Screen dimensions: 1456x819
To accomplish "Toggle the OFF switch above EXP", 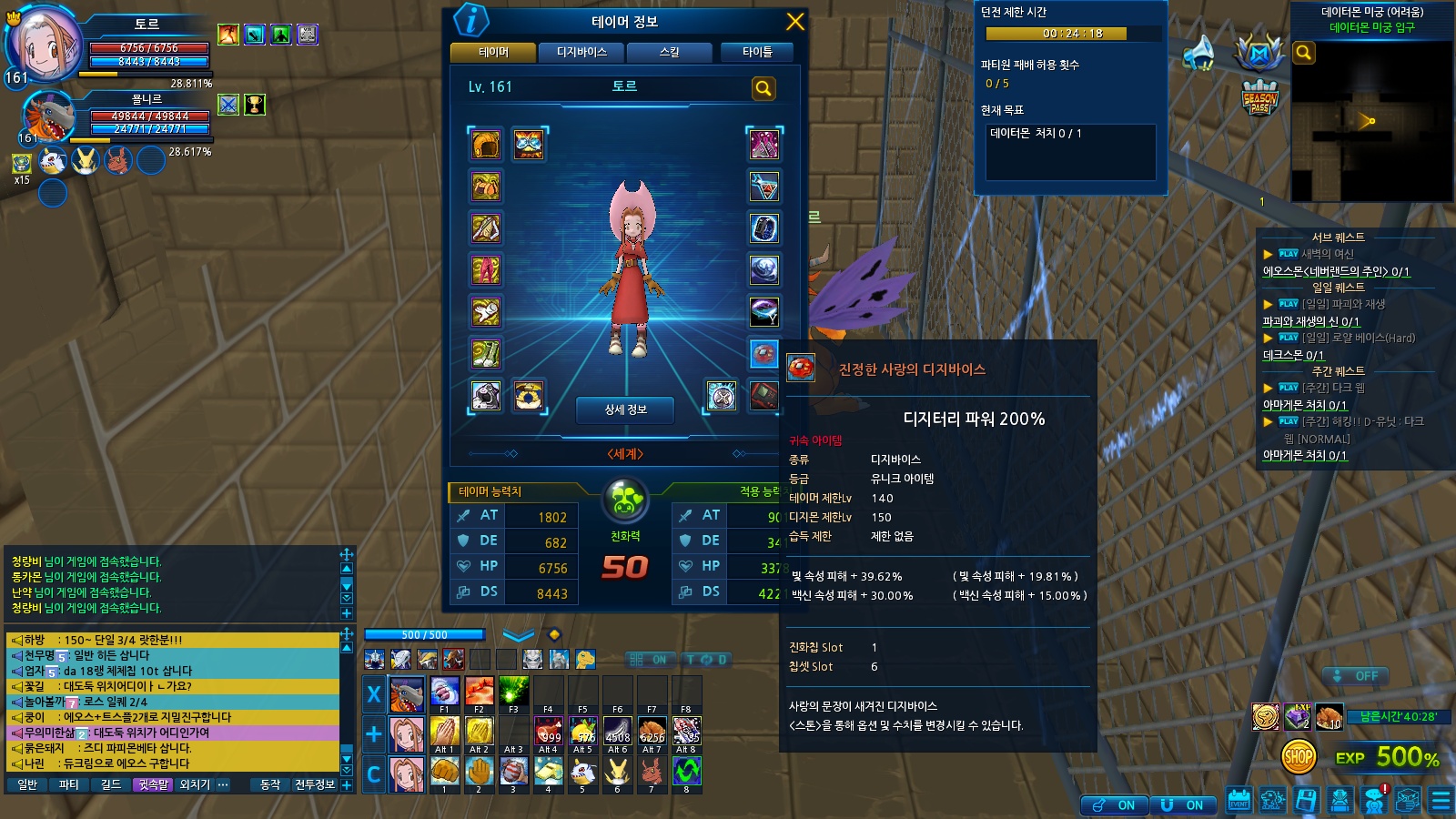I will [x=1355, y=676].
